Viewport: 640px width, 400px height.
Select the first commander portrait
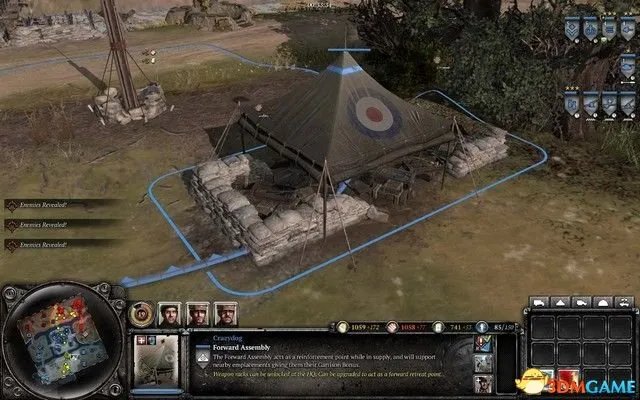(x=171, y=313)
